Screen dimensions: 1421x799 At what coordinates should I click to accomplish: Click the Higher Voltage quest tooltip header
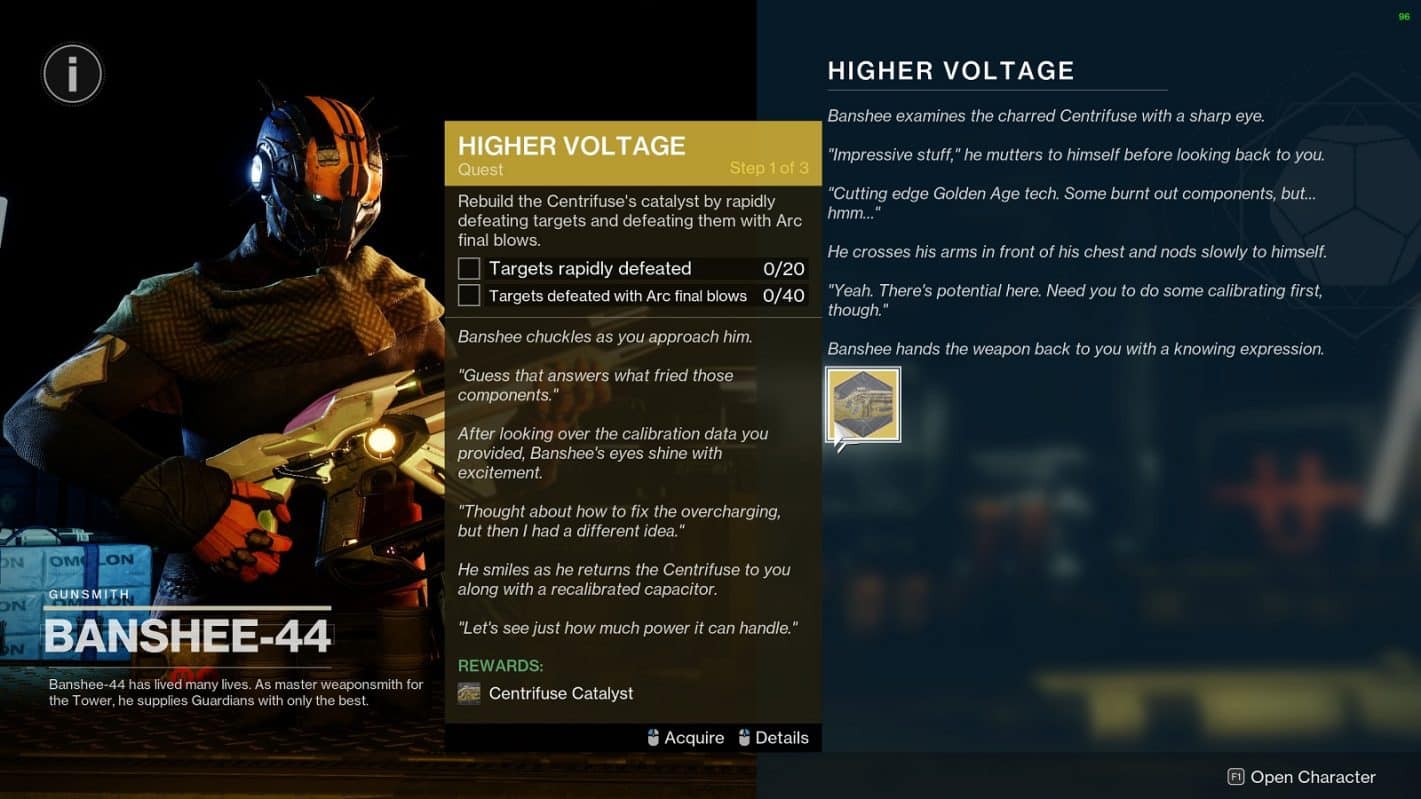[x=632, y=153]
